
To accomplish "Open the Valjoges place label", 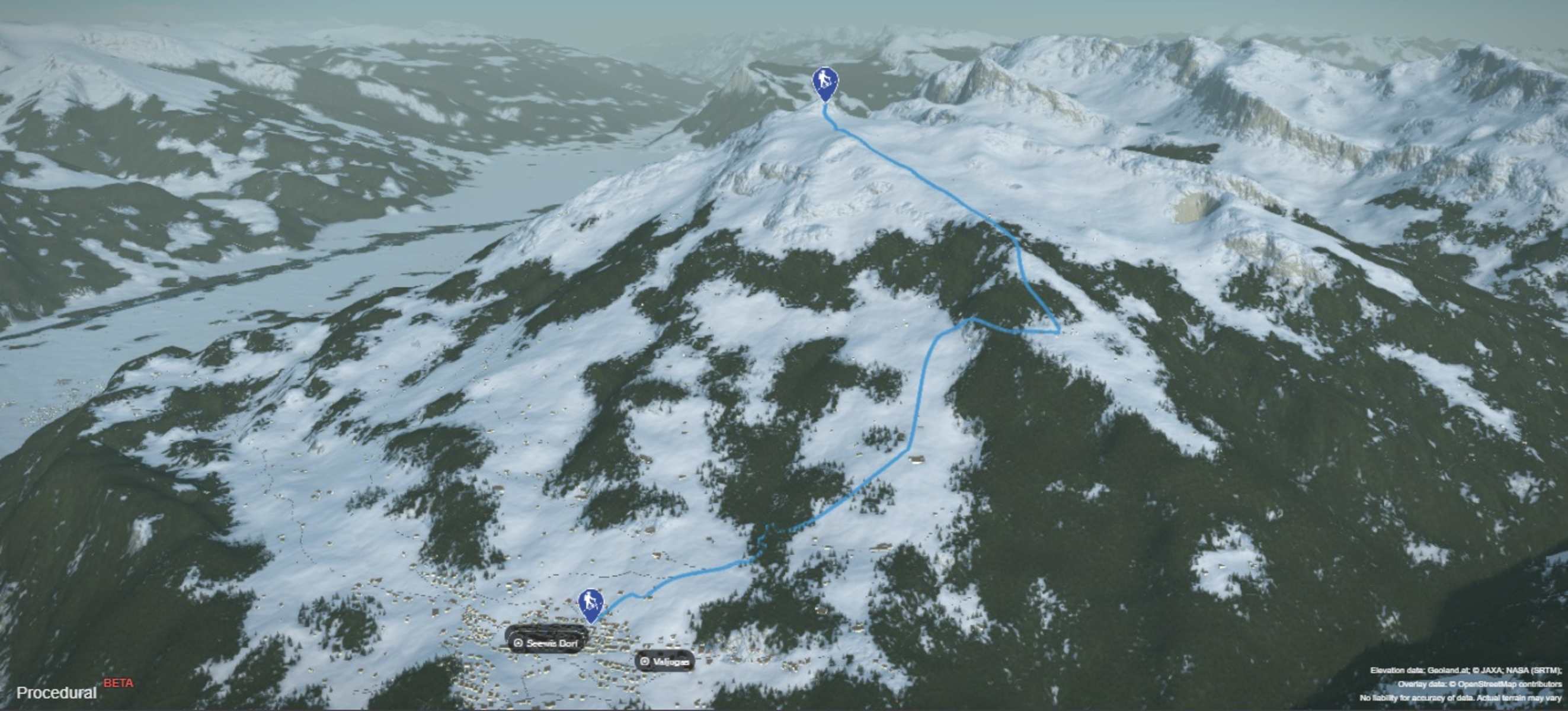I will (x=665, y=661).
